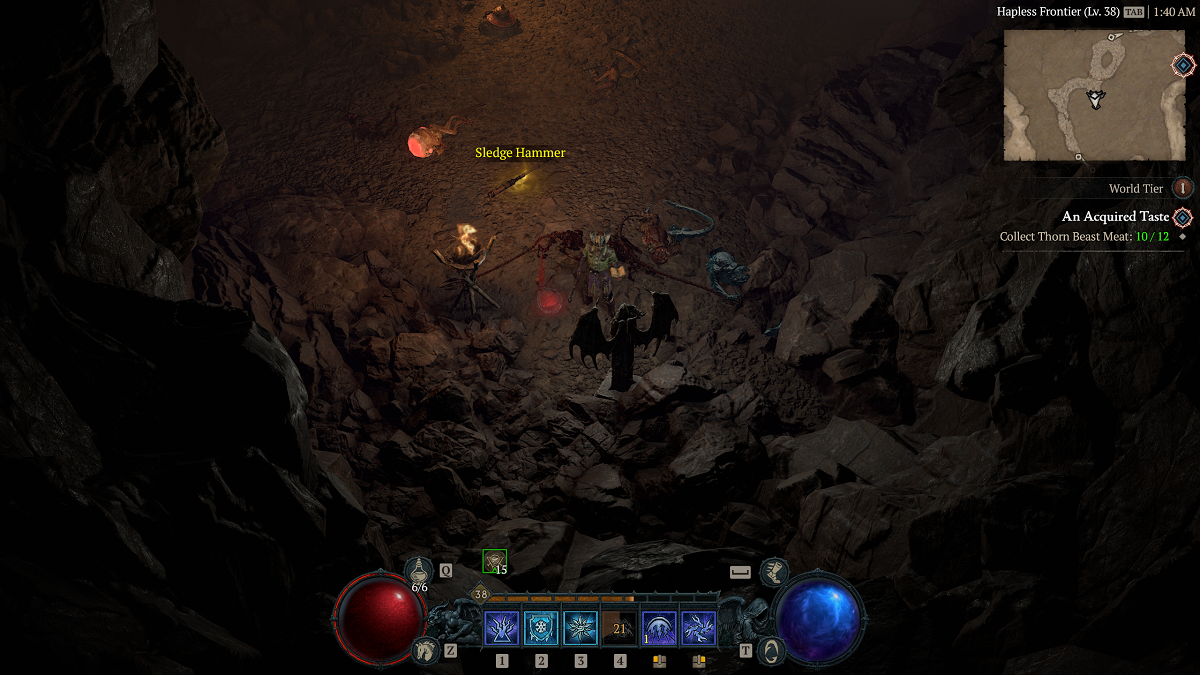Screen dimensions: 1200x675
Task: Cast the branching lightning skill in slot 1
Action: click(501, 629)
